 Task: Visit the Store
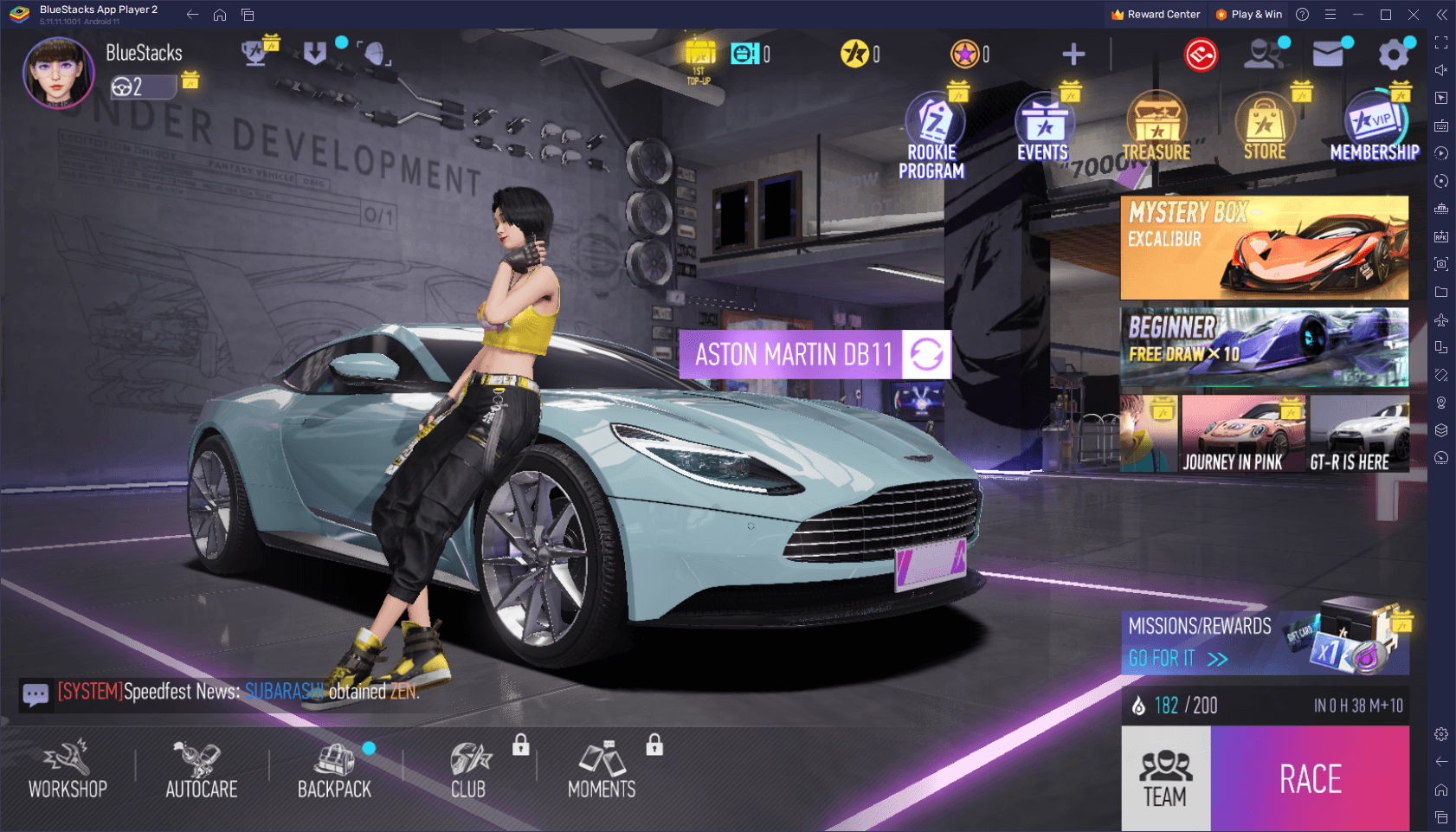click(1265, 130)
